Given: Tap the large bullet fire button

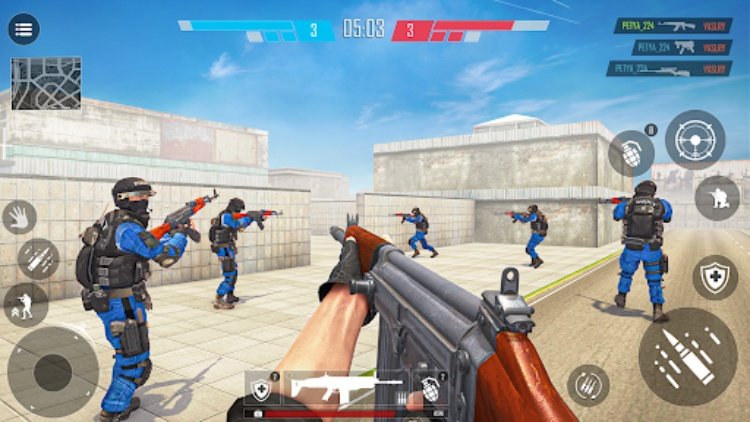Looking at the screenshot, I should coord(688,356).
